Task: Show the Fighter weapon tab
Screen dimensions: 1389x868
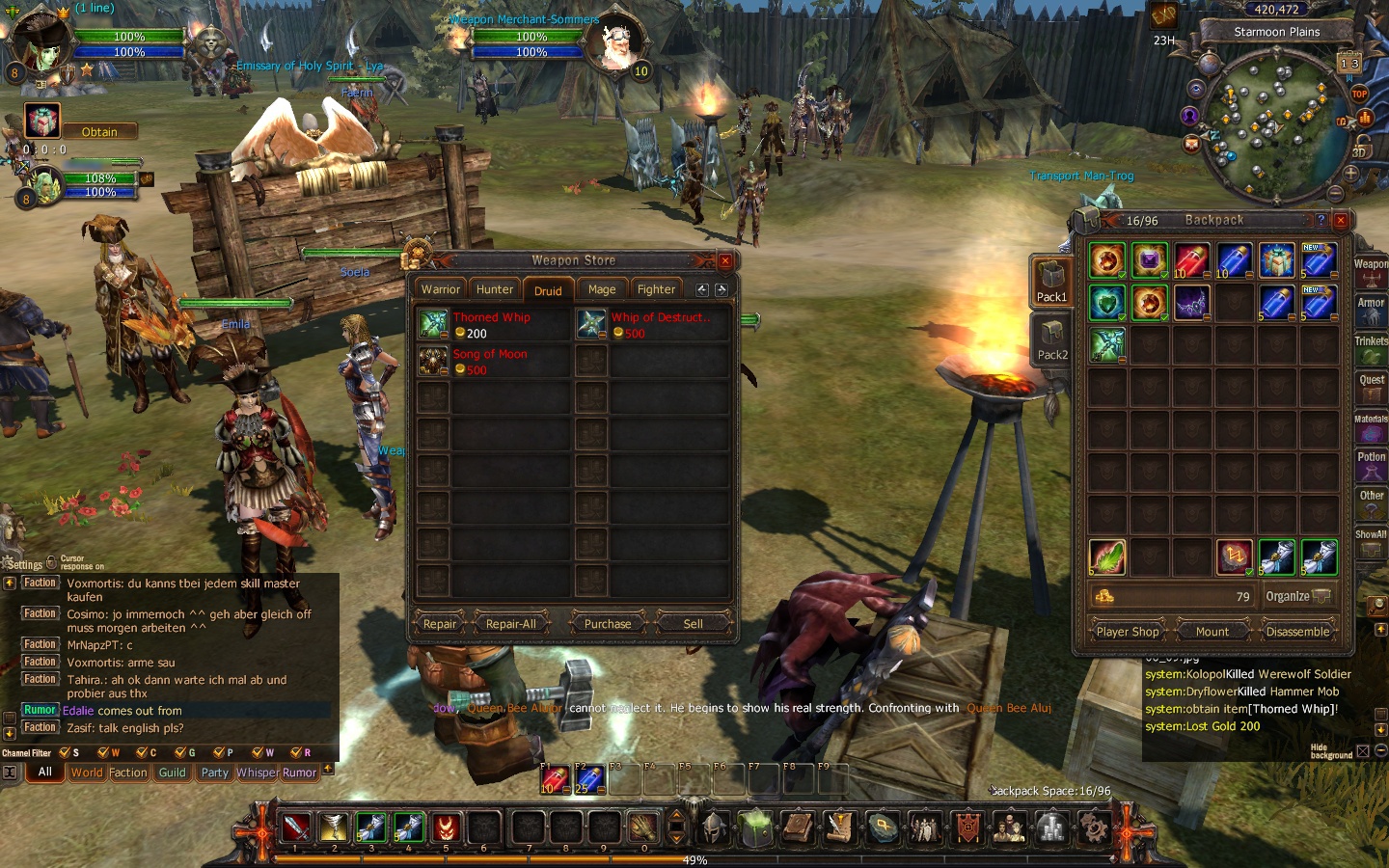Action: 656,289
